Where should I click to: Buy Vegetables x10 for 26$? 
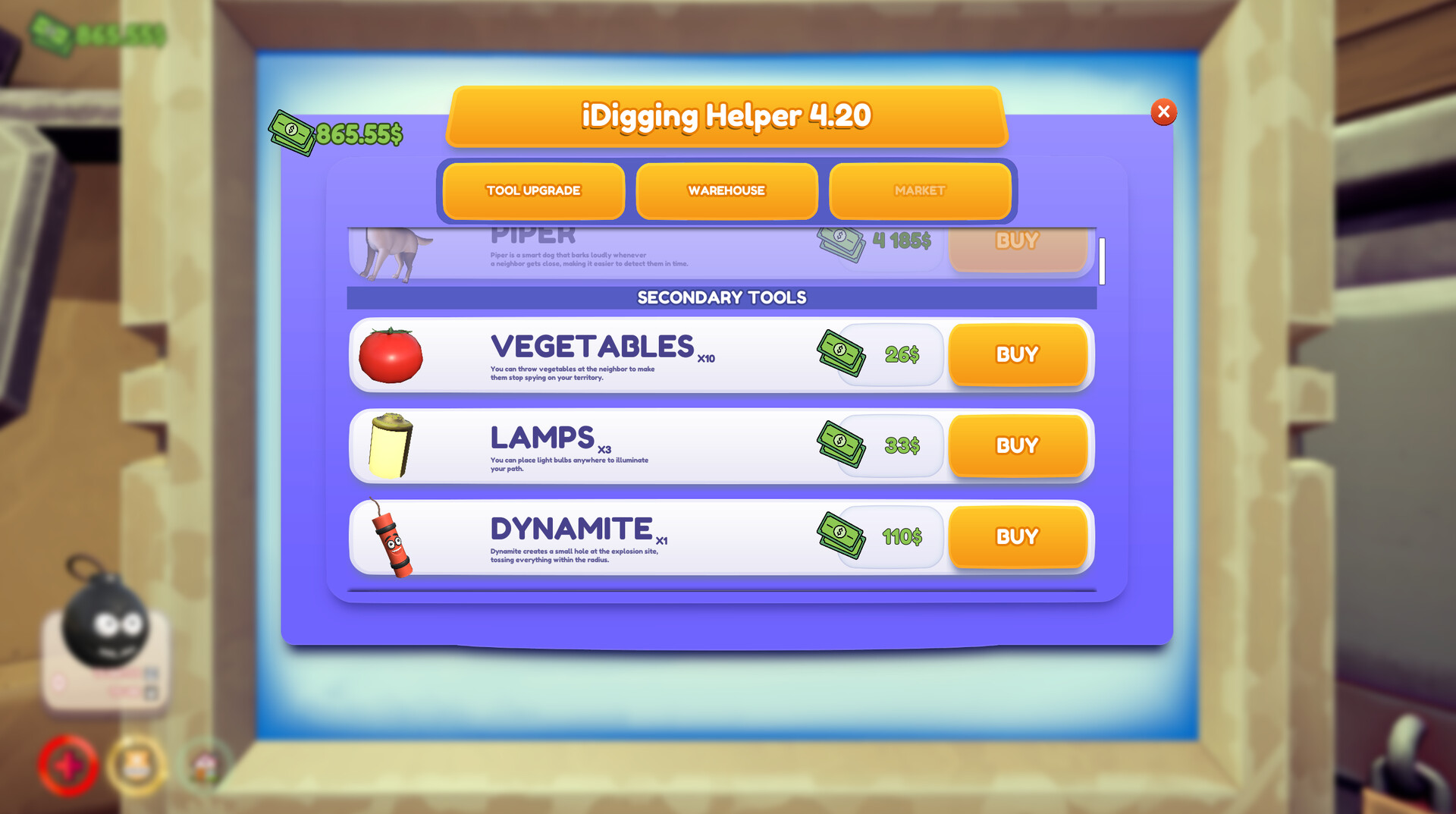tap(1017, 354)
